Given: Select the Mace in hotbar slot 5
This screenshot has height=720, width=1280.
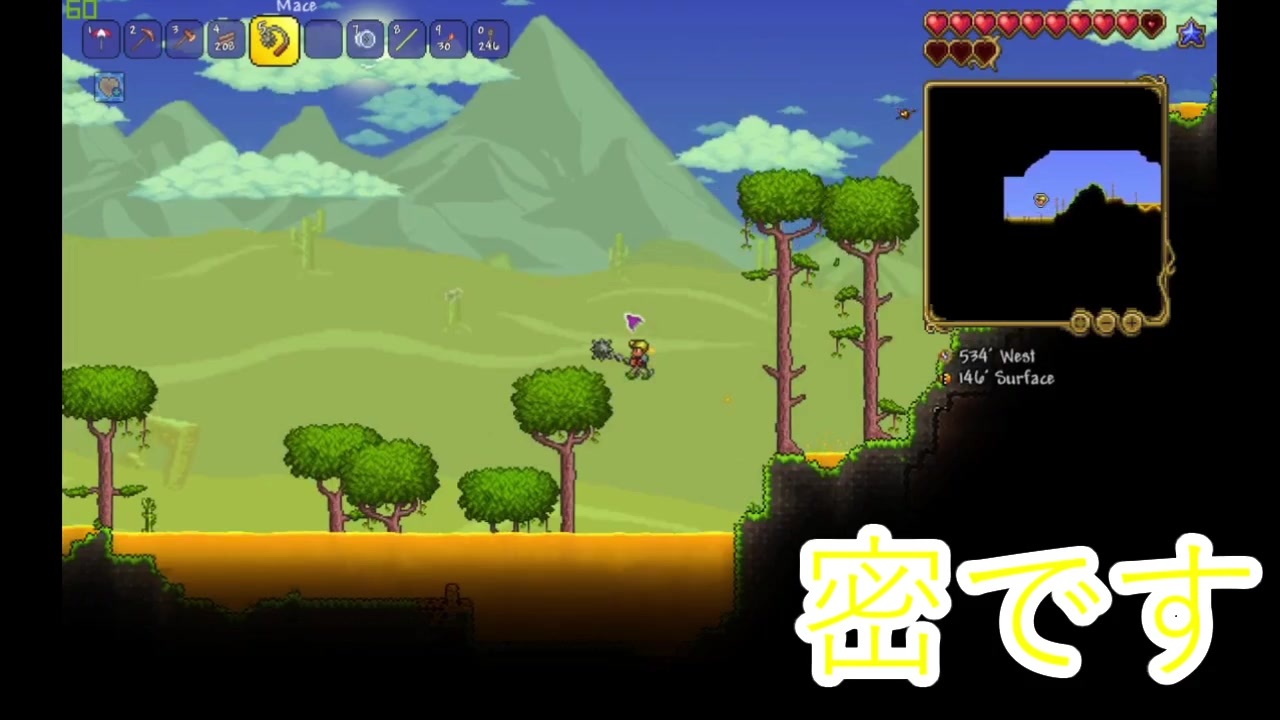Looking at the screenshot, I should coord(274,38).
